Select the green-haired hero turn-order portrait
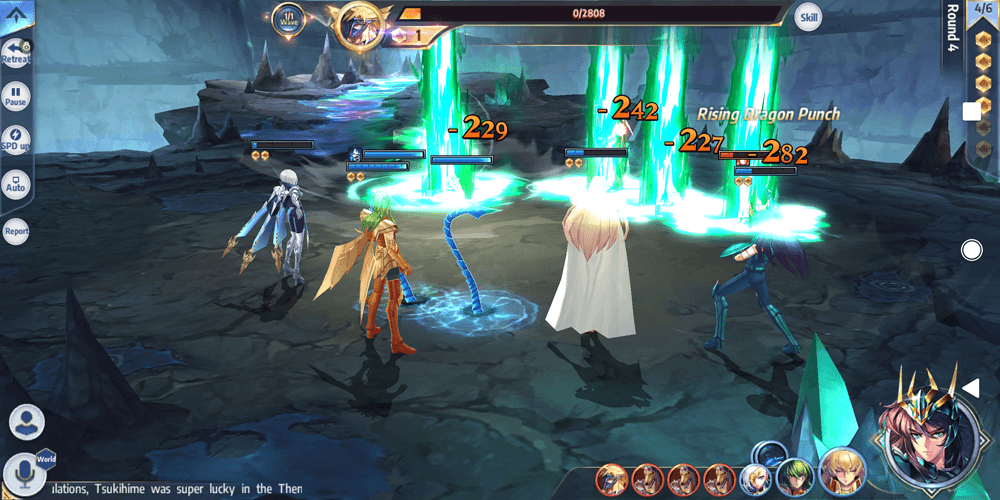This screenshot has width=1000, height=500. click(x=793, y=476)
